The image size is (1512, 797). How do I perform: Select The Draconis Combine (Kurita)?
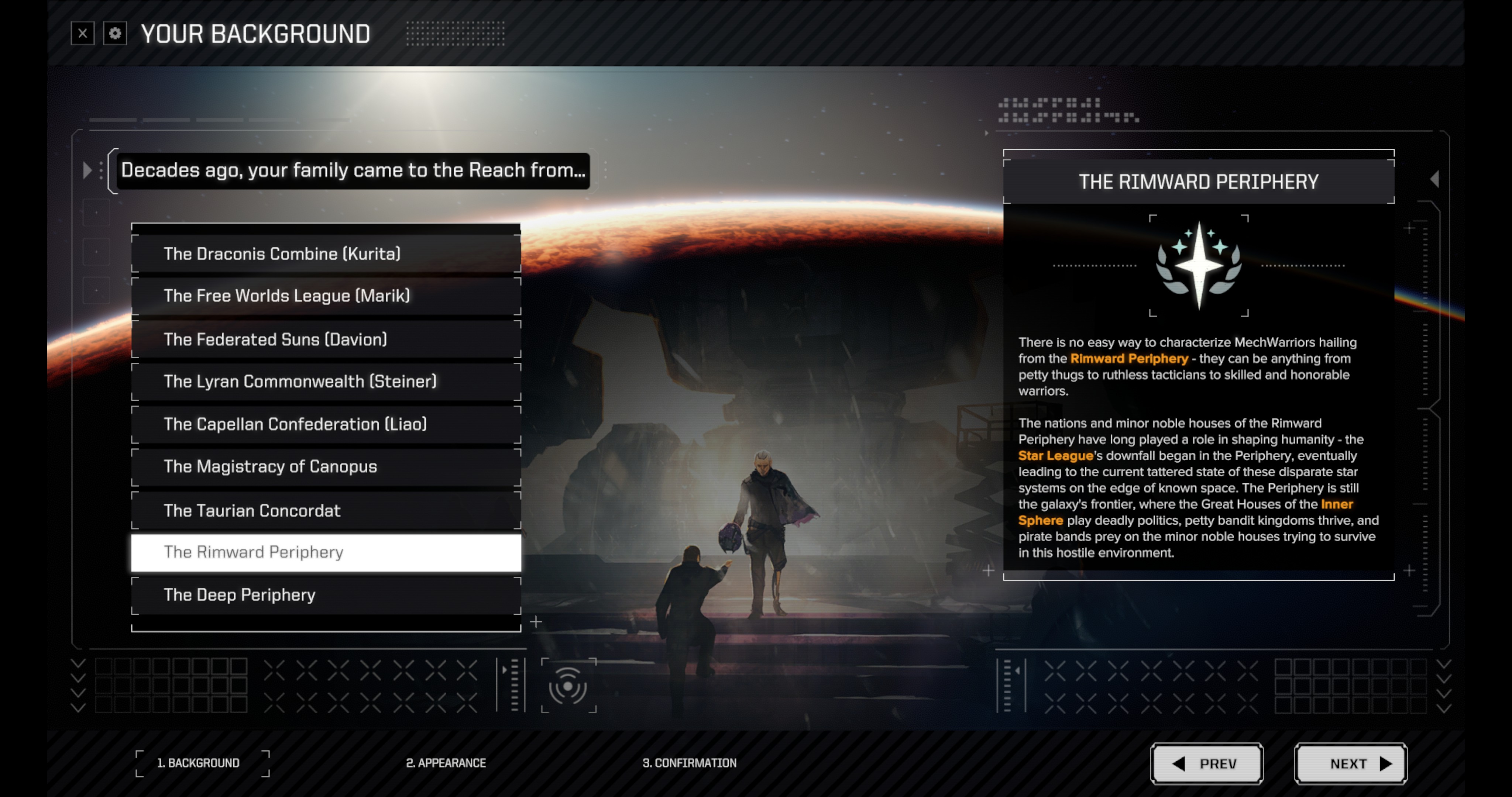click(326, 253)
